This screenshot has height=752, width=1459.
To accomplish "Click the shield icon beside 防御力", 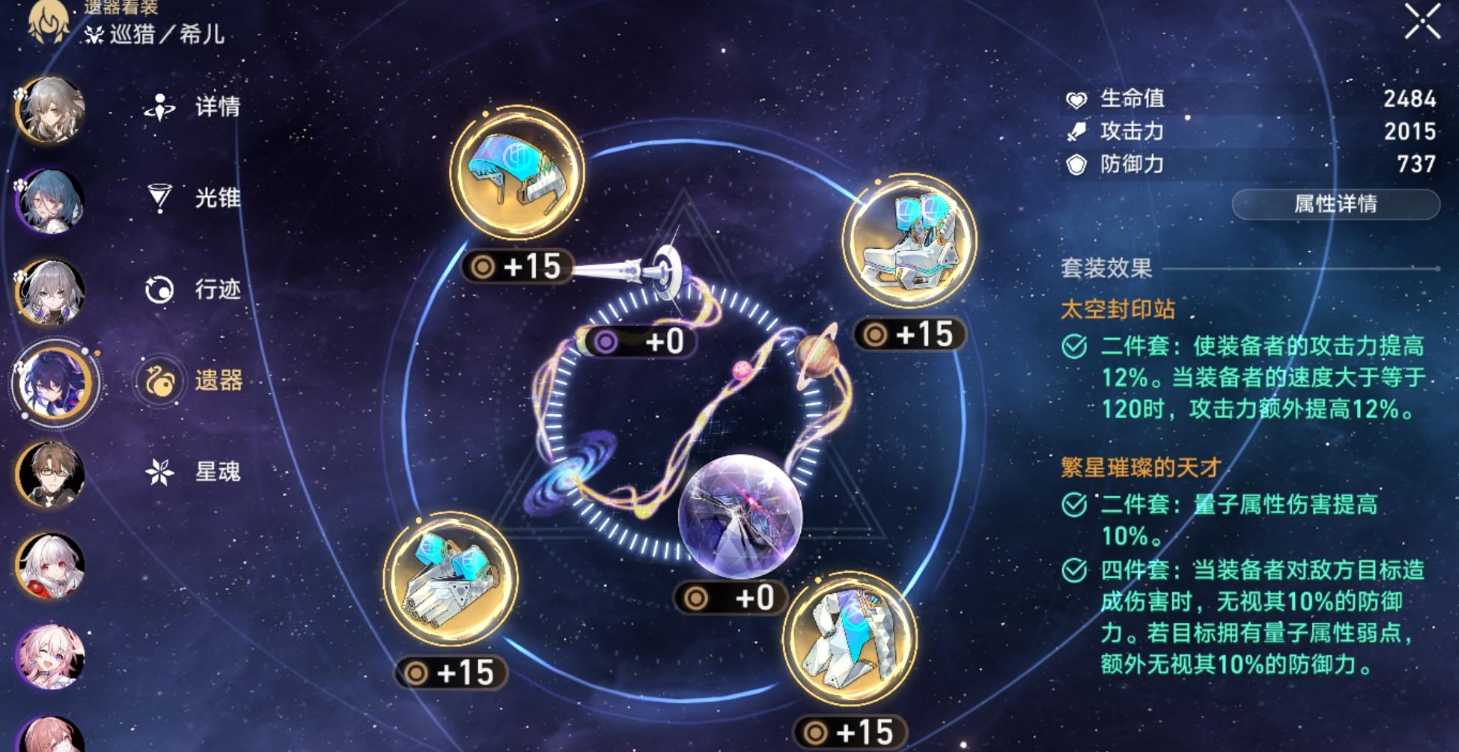I will (1074, 163).
